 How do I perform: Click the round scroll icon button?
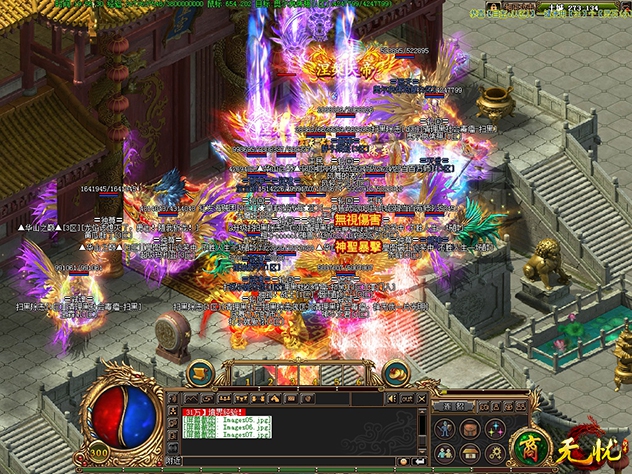pos(201,373)
